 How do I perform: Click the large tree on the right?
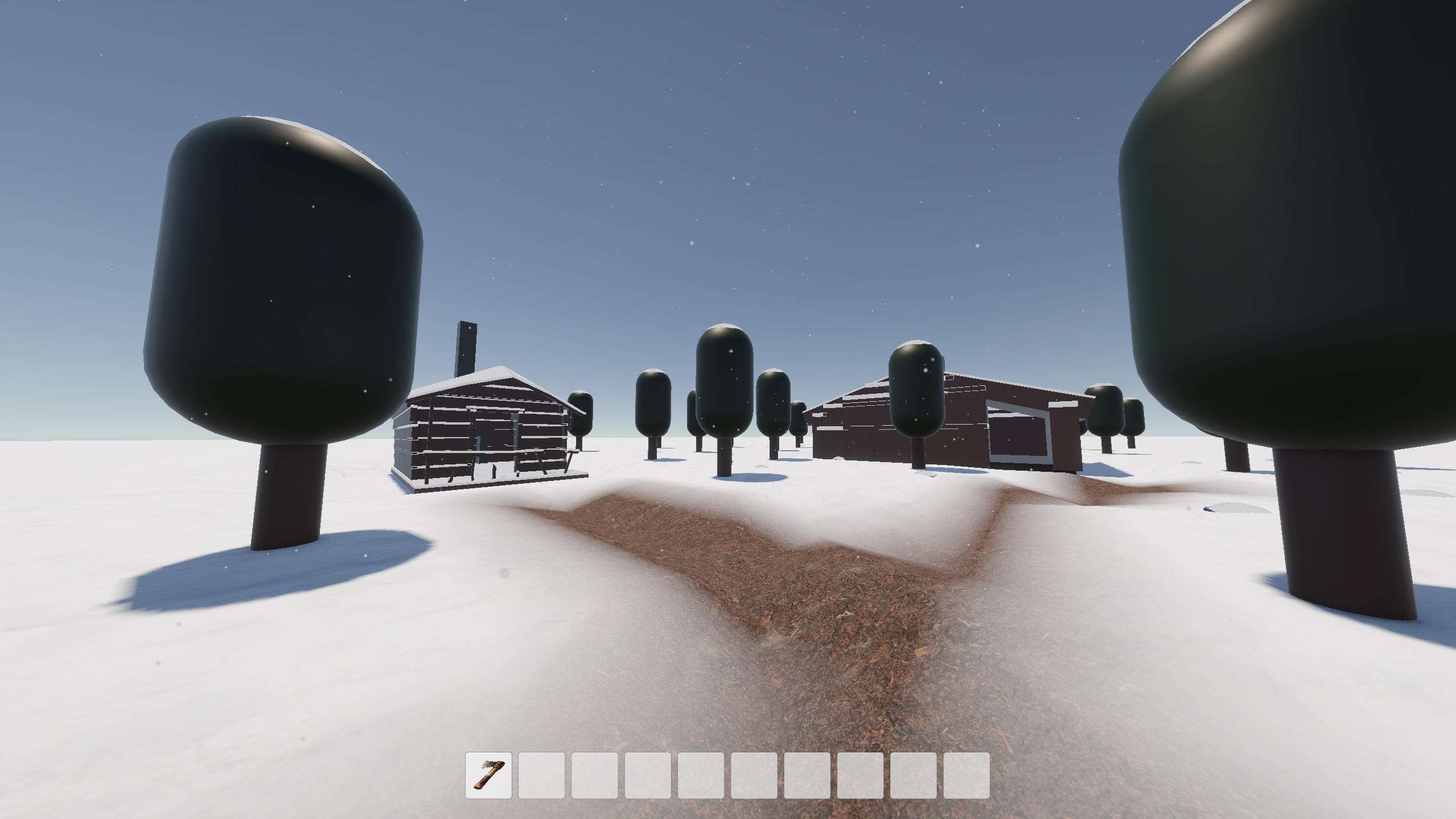coord(1281,228)
